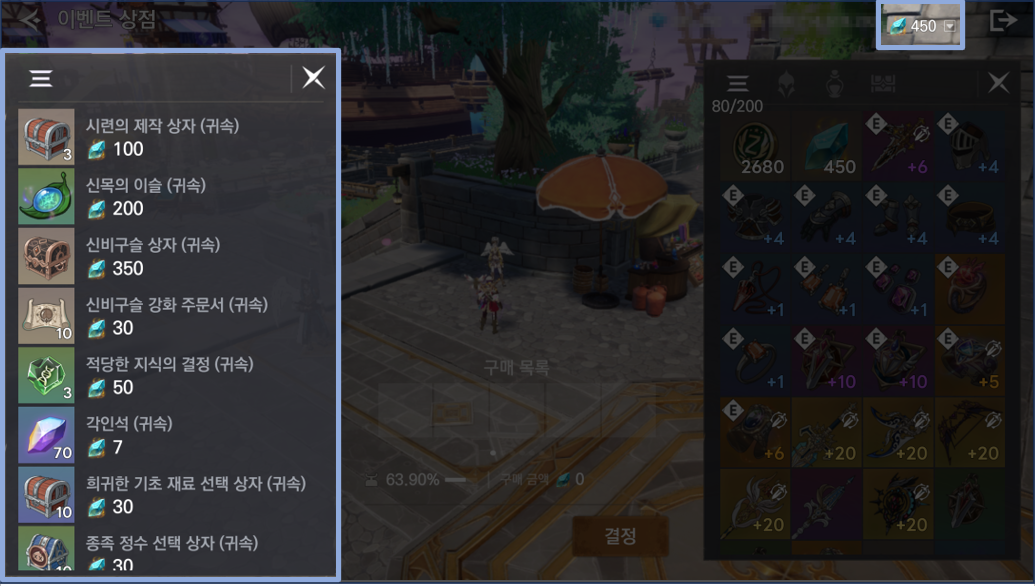Go back using the top-left arrow
This screenshot has height=586, width=1035.
30,20
